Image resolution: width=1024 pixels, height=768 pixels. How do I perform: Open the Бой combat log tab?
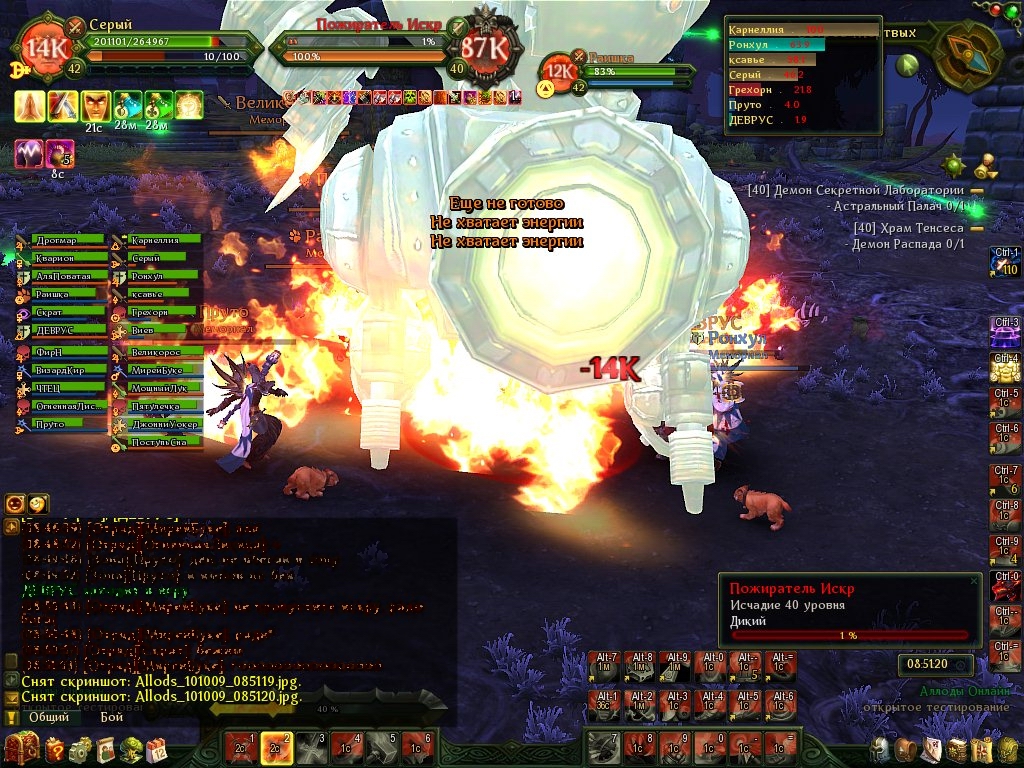[111, 717]
